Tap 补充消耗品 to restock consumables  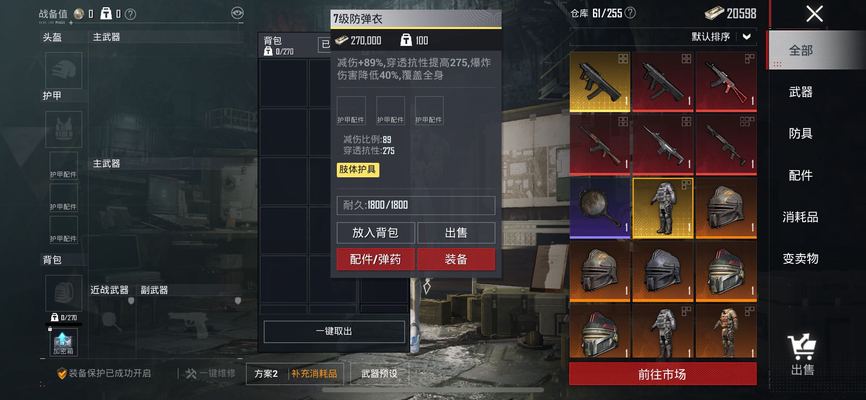(x=315, y=374)
